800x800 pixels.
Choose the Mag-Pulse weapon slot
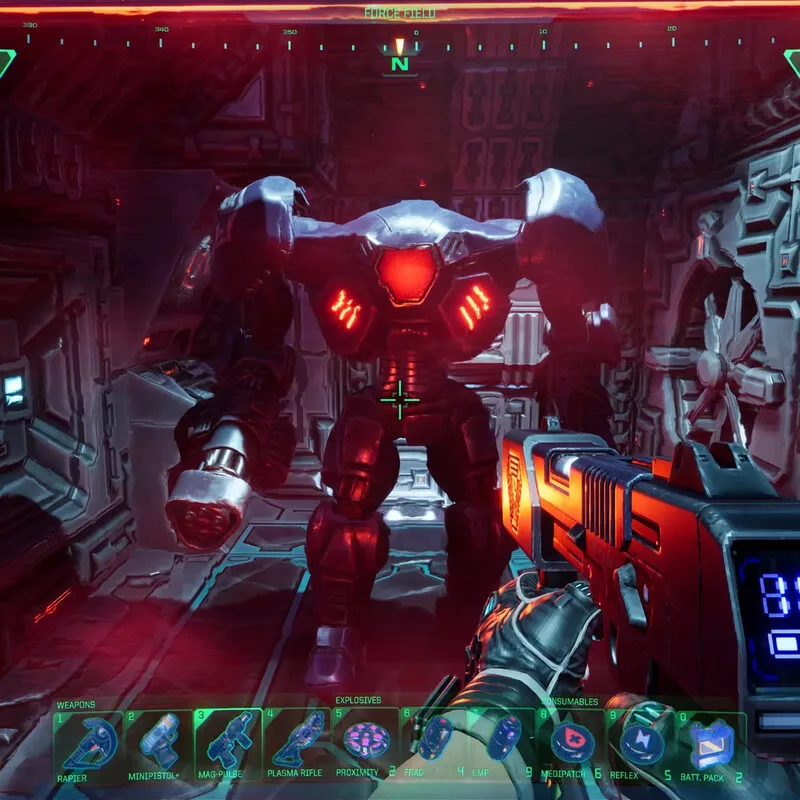[x=228, y=745]
